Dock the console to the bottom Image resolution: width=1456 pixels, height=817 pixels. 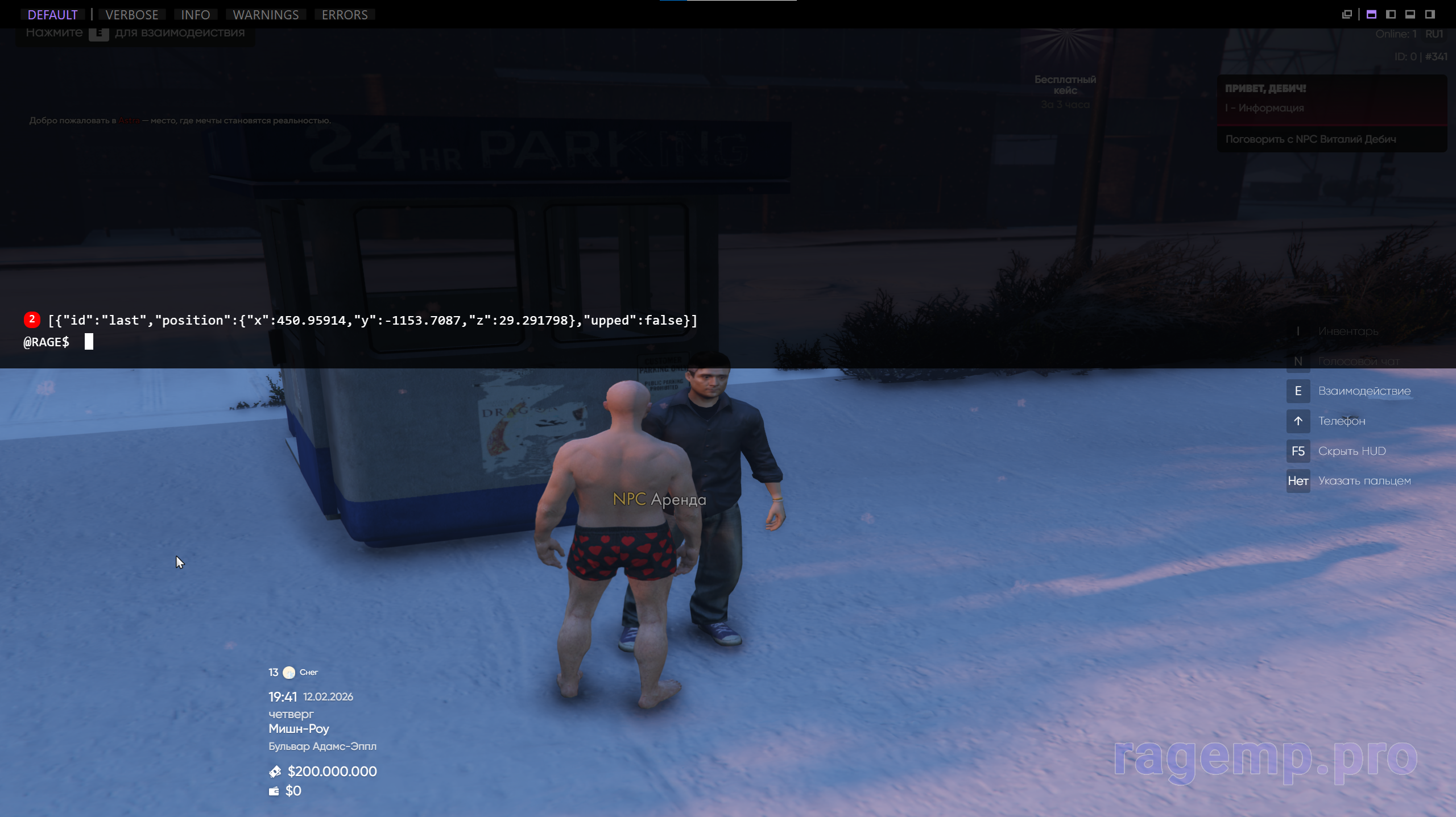pos(1410,15)
